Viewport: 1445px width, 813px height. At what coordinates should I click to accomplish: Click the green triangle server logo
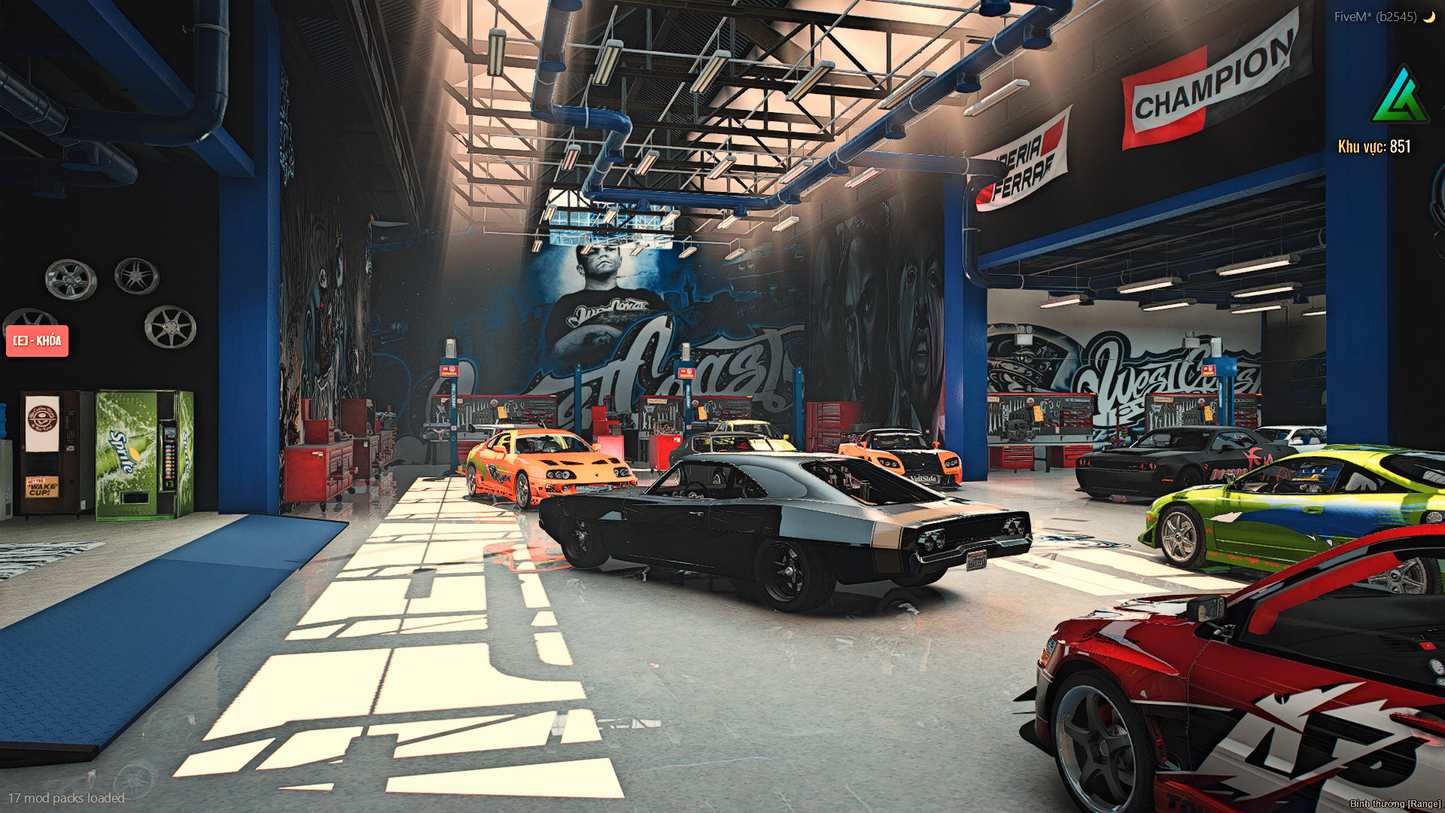coord(1399,96)
